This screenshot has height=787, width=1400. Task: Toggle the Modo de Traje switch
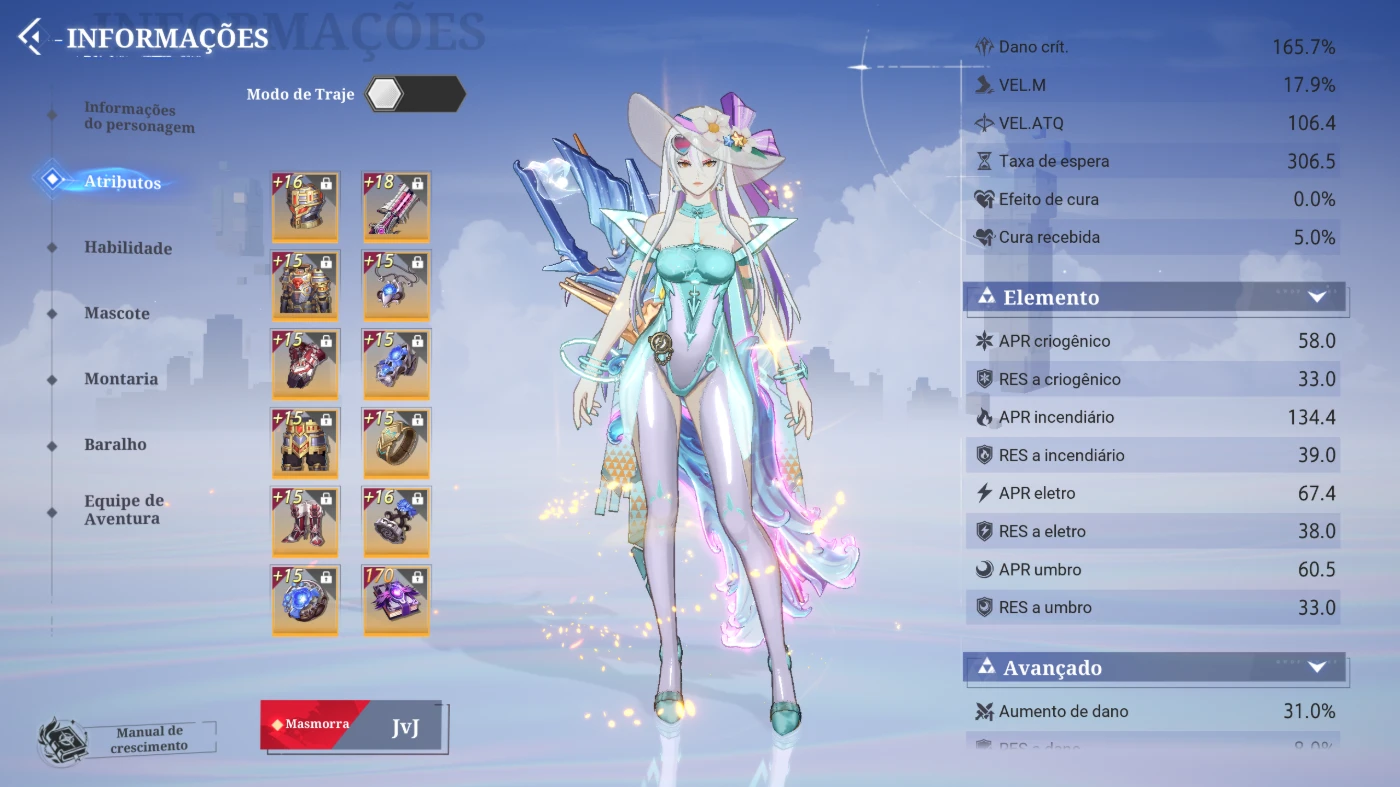[414, 94]
